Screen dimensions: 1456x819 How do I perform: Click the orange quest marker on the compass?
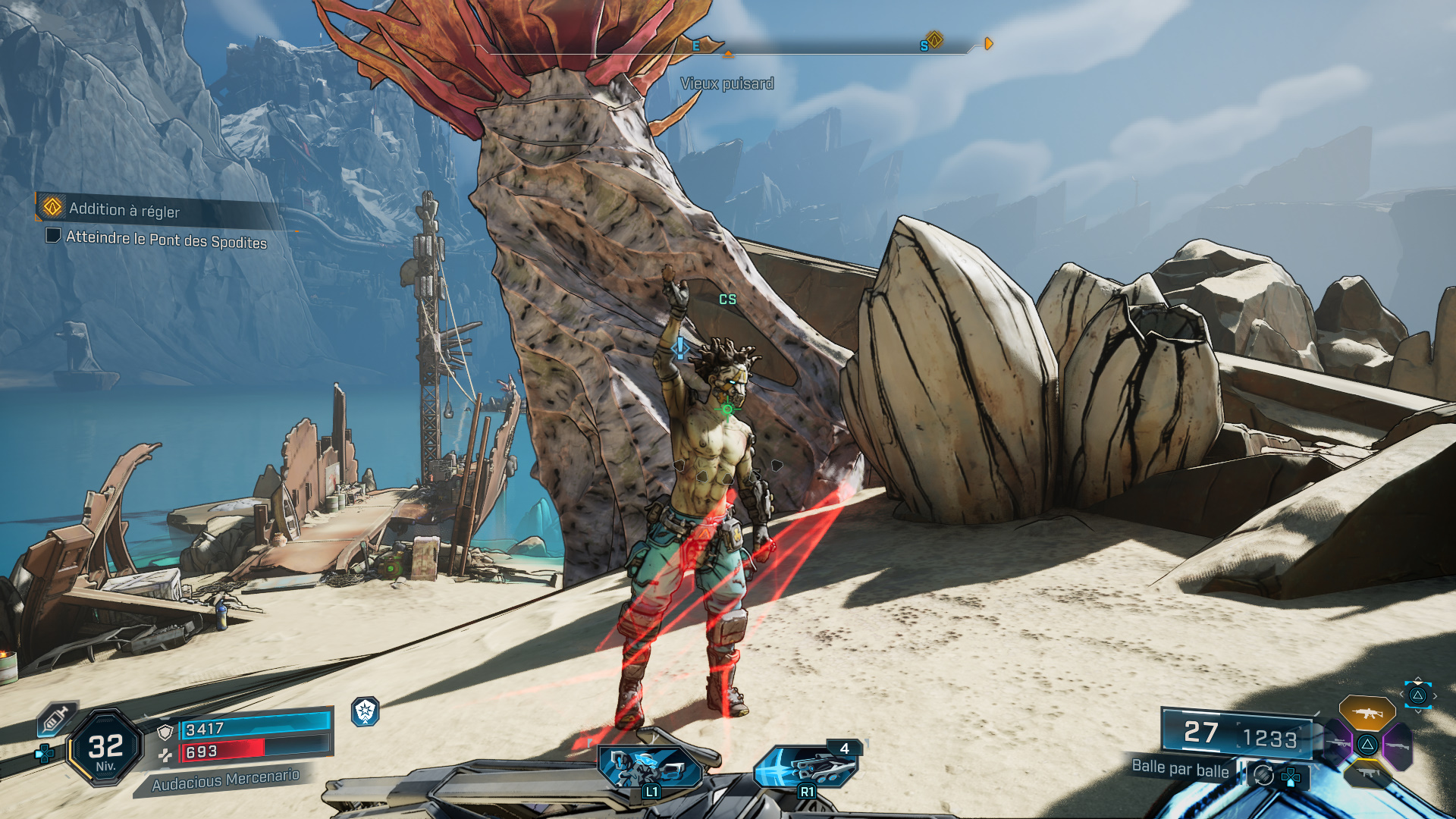coord(934,39)
